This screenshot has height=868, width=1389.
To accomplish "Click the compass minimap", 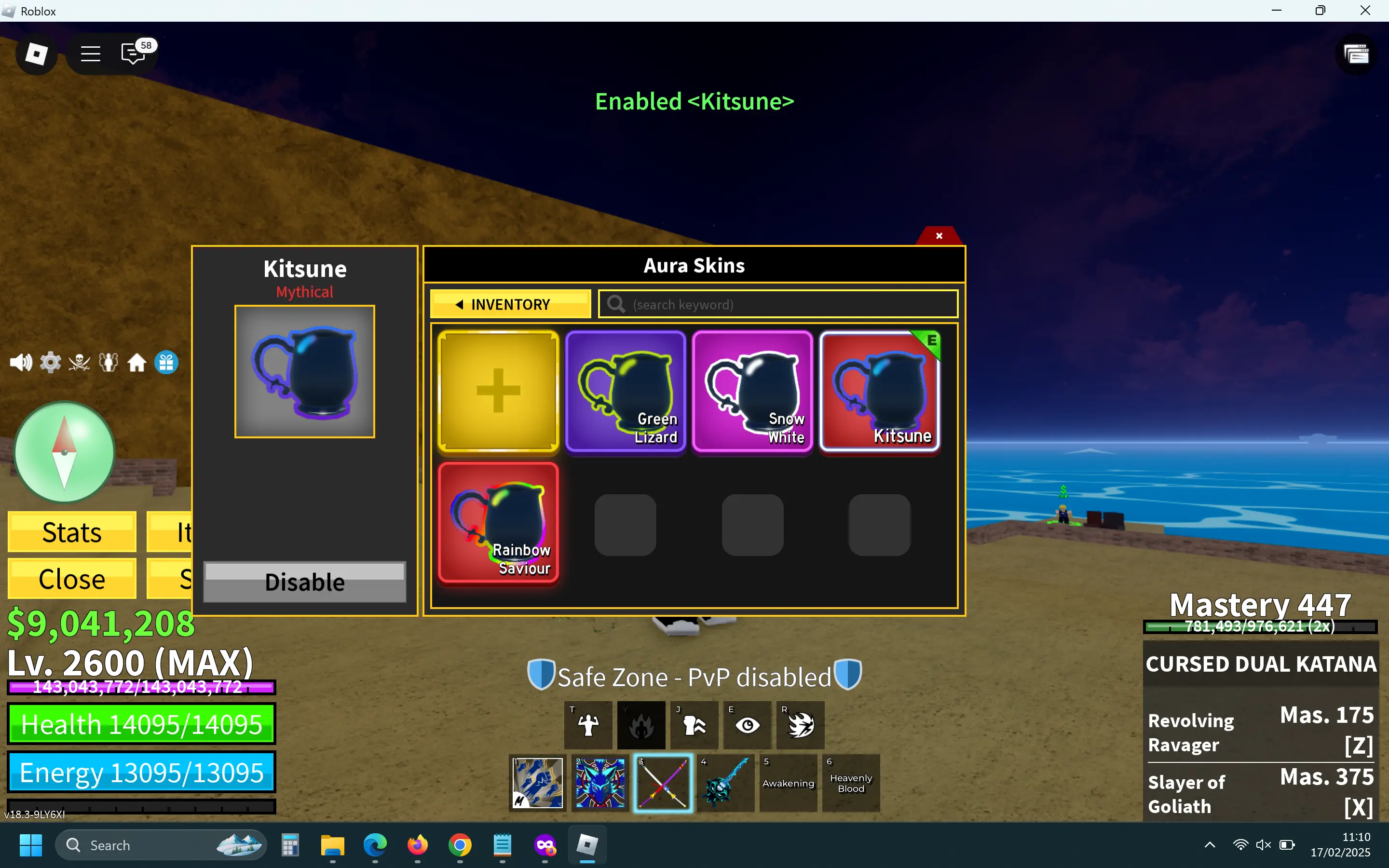I will coord(64,453).
